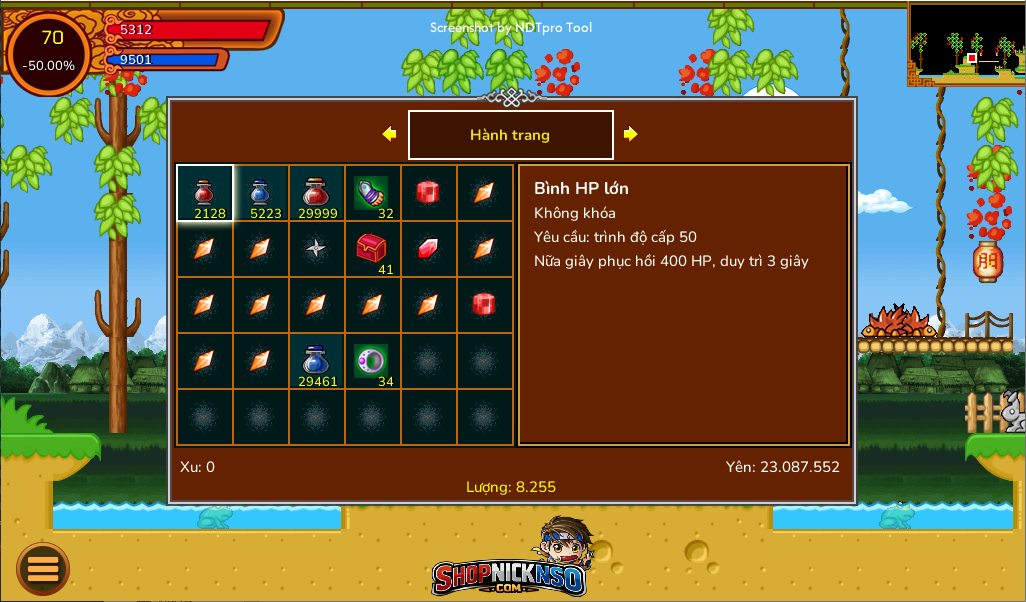1026x602 pixels.
Task: Select the green ring item marked 34
Action: point(373,361)
